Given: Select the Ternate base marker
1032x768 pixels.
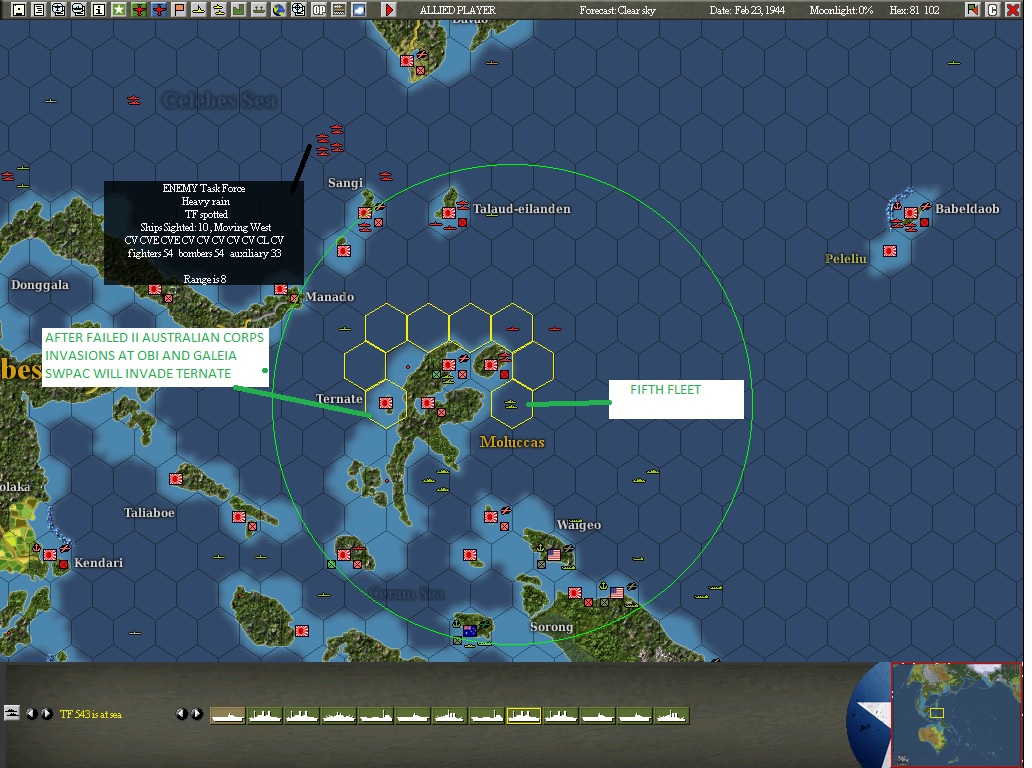Looking at the screenshot, I should (x=386, y=404).
